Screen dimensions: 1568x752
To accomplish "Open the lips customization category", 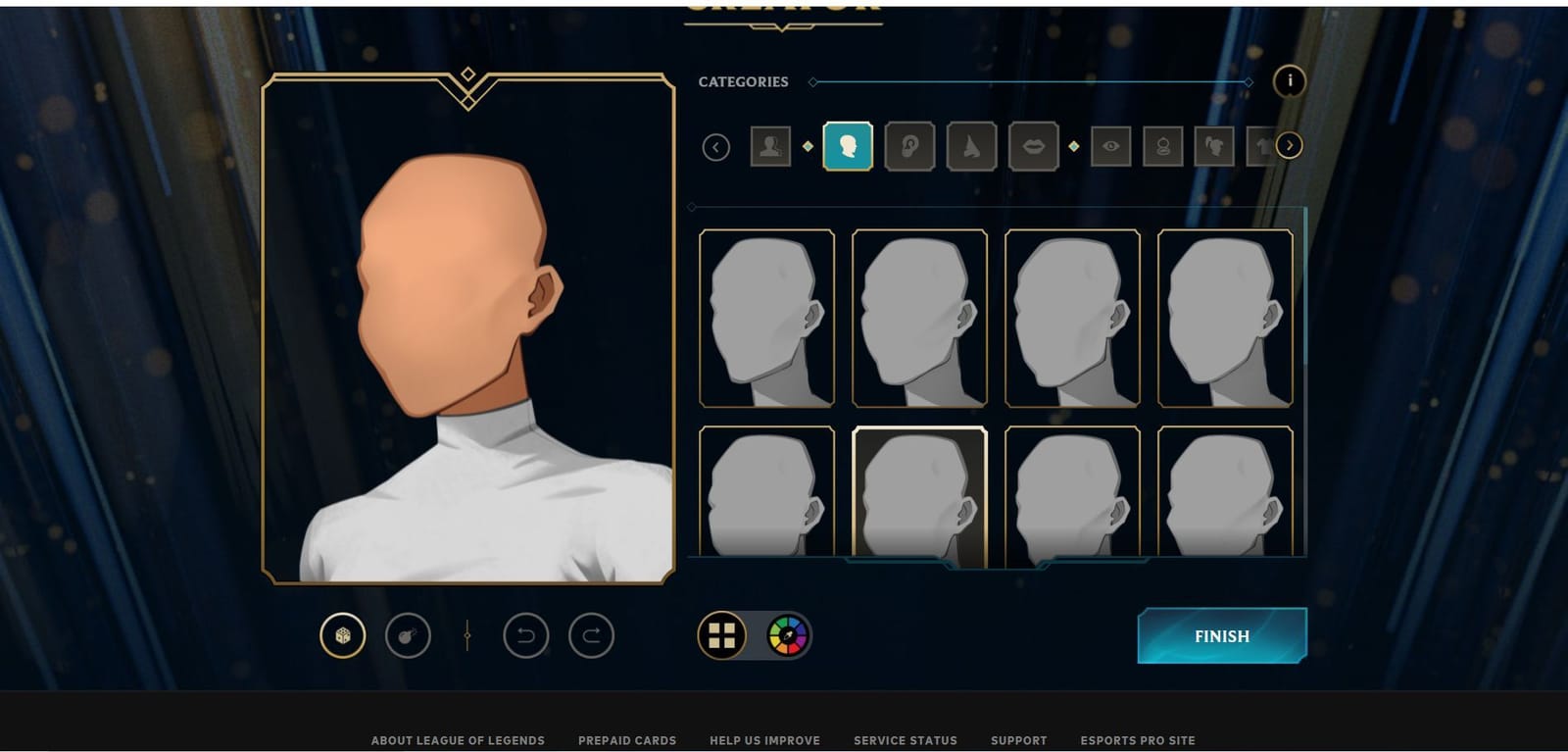I will [1032, 148].
